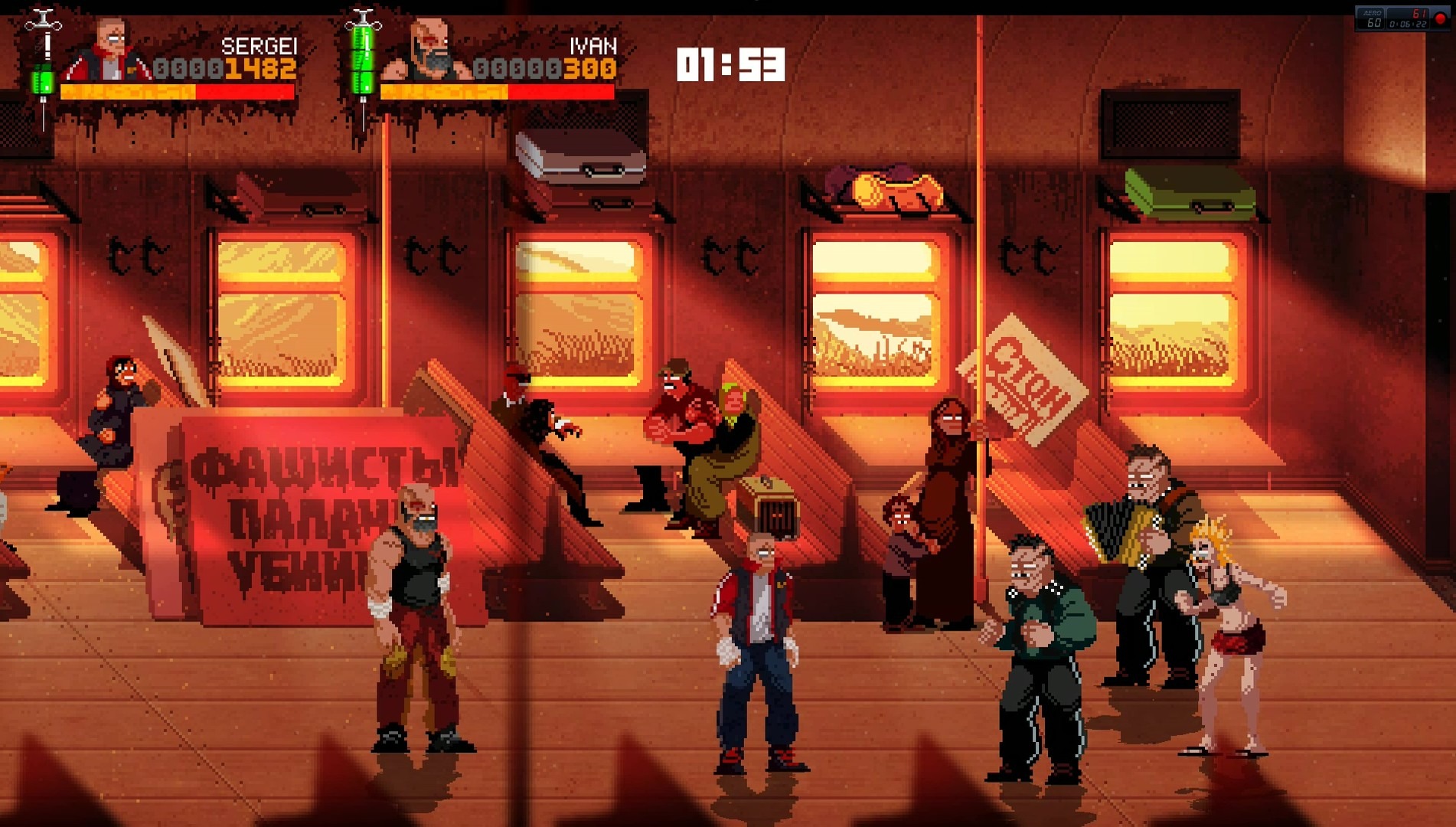The image size is (1456, 827).
Task: Toggle the recording timer showing 0:06:22
Action: [1407, 23]
